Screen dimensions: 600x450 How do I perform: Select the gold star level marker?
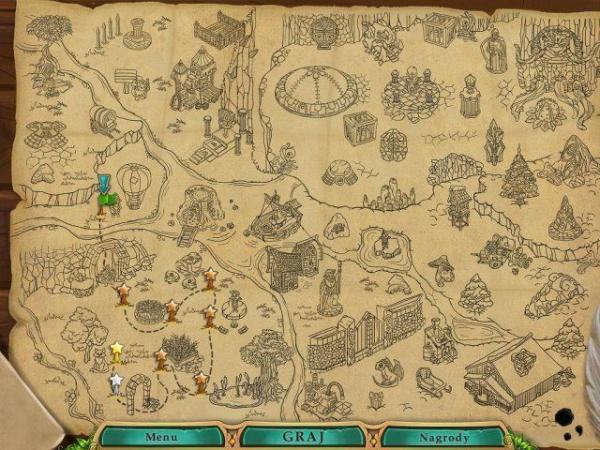click(117, 350)
